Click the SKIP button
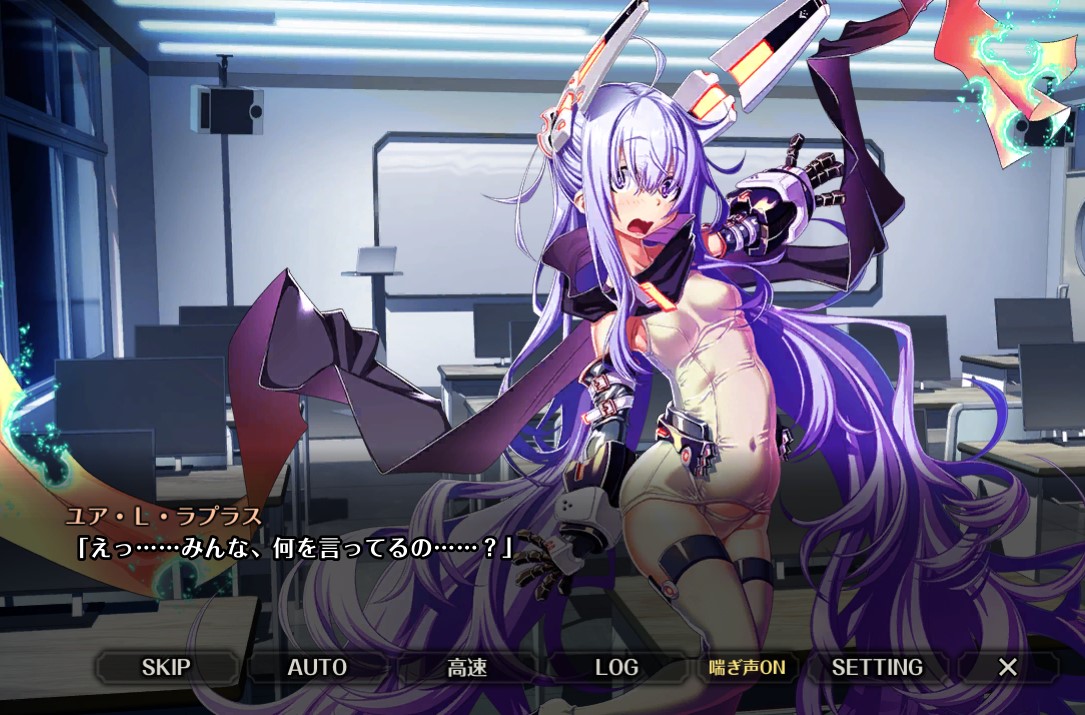Screen dimensions: 1085x715 [166, 667]
